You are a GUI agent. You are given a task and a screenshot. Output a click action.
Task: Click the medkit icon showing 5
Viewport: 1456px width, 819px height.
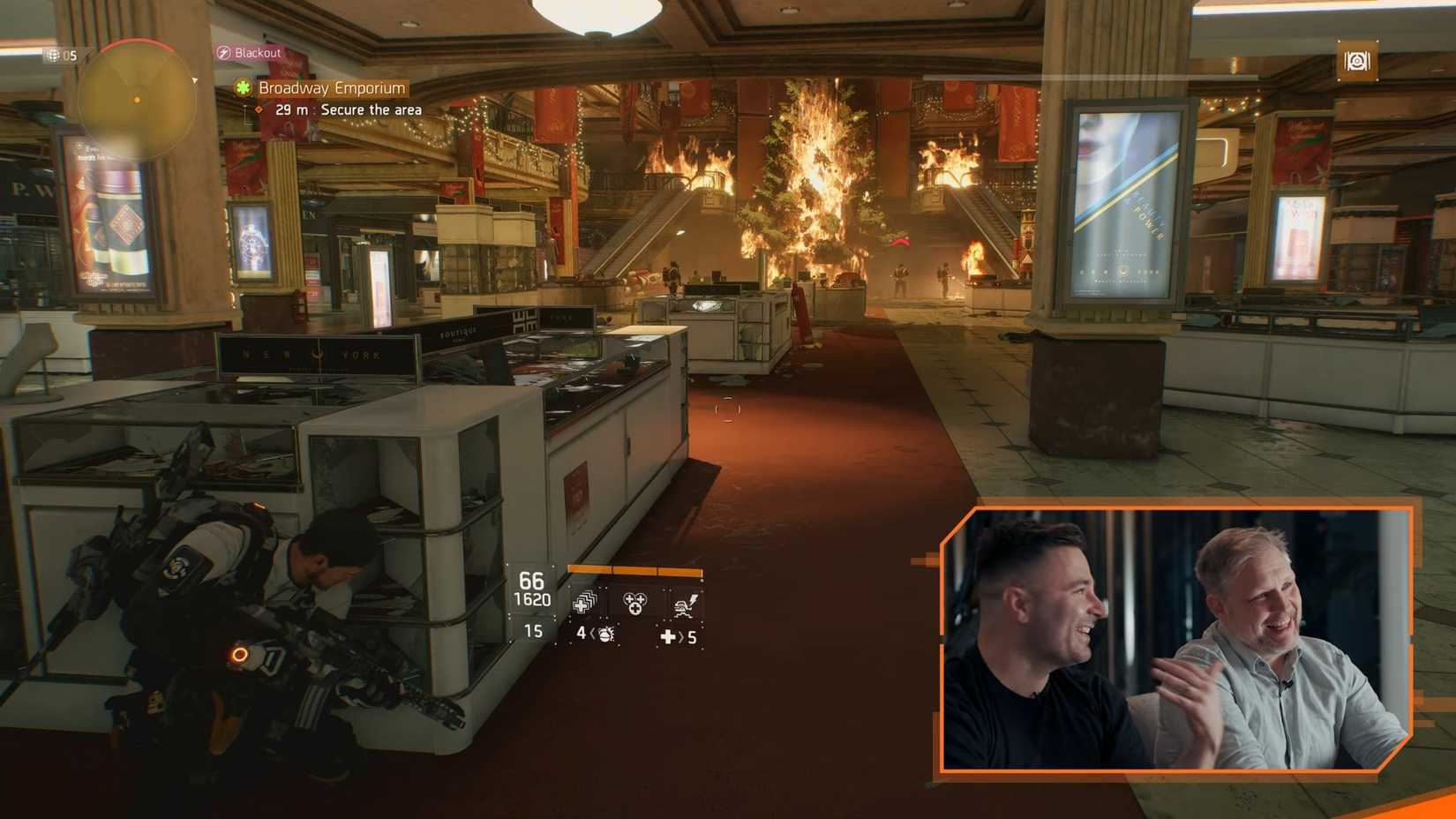pyautogui.click(x=669, y=637)
